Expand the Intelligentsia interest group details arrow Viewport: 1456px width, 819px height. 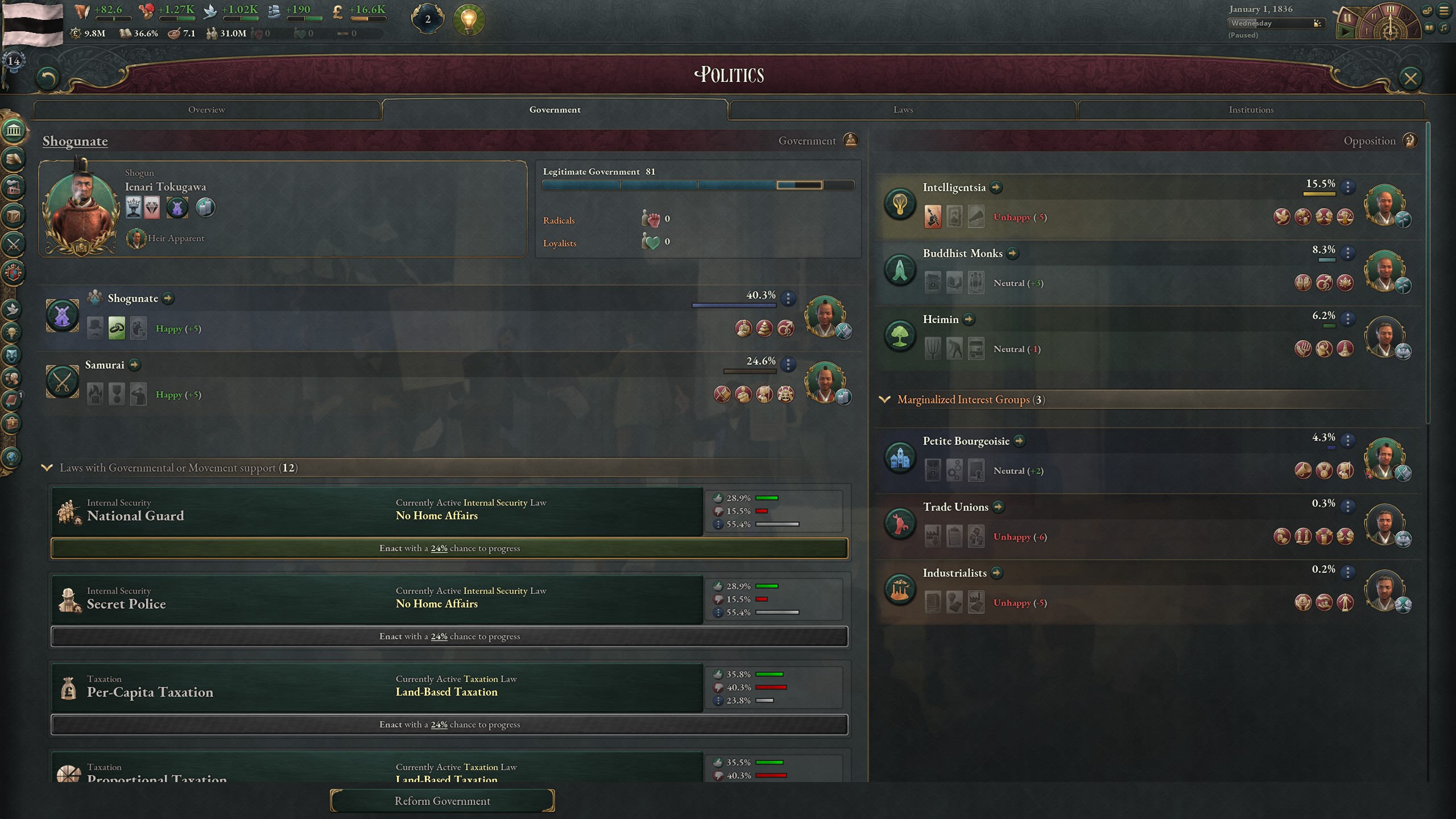(x=996, y=188)
